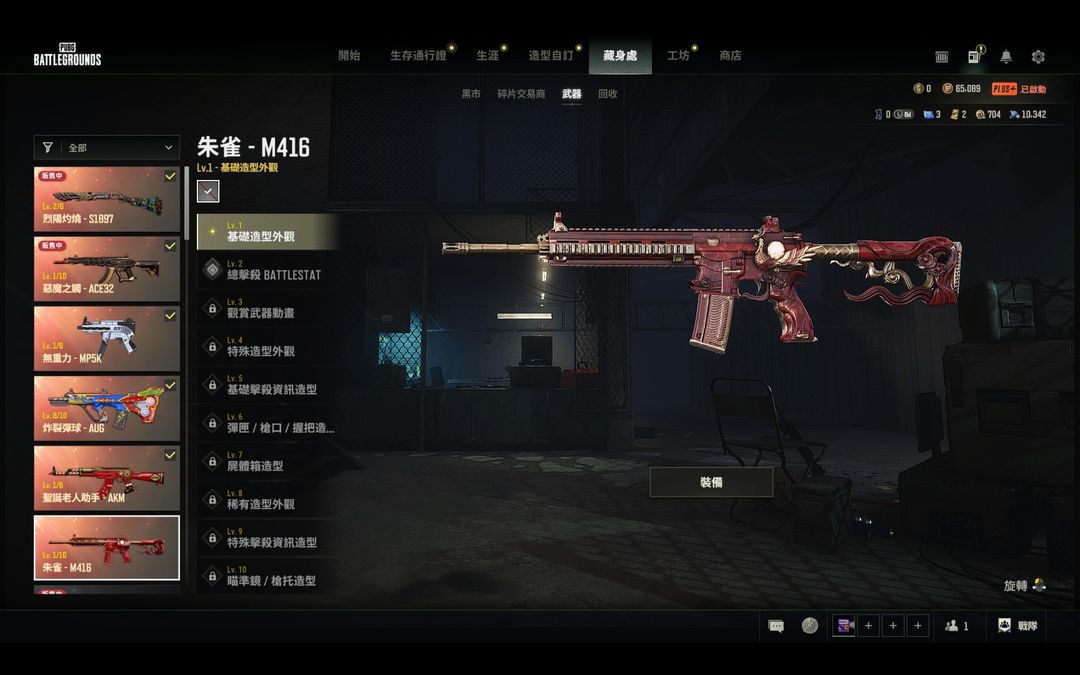Open the 開始 play tab

tap(349, 56)
